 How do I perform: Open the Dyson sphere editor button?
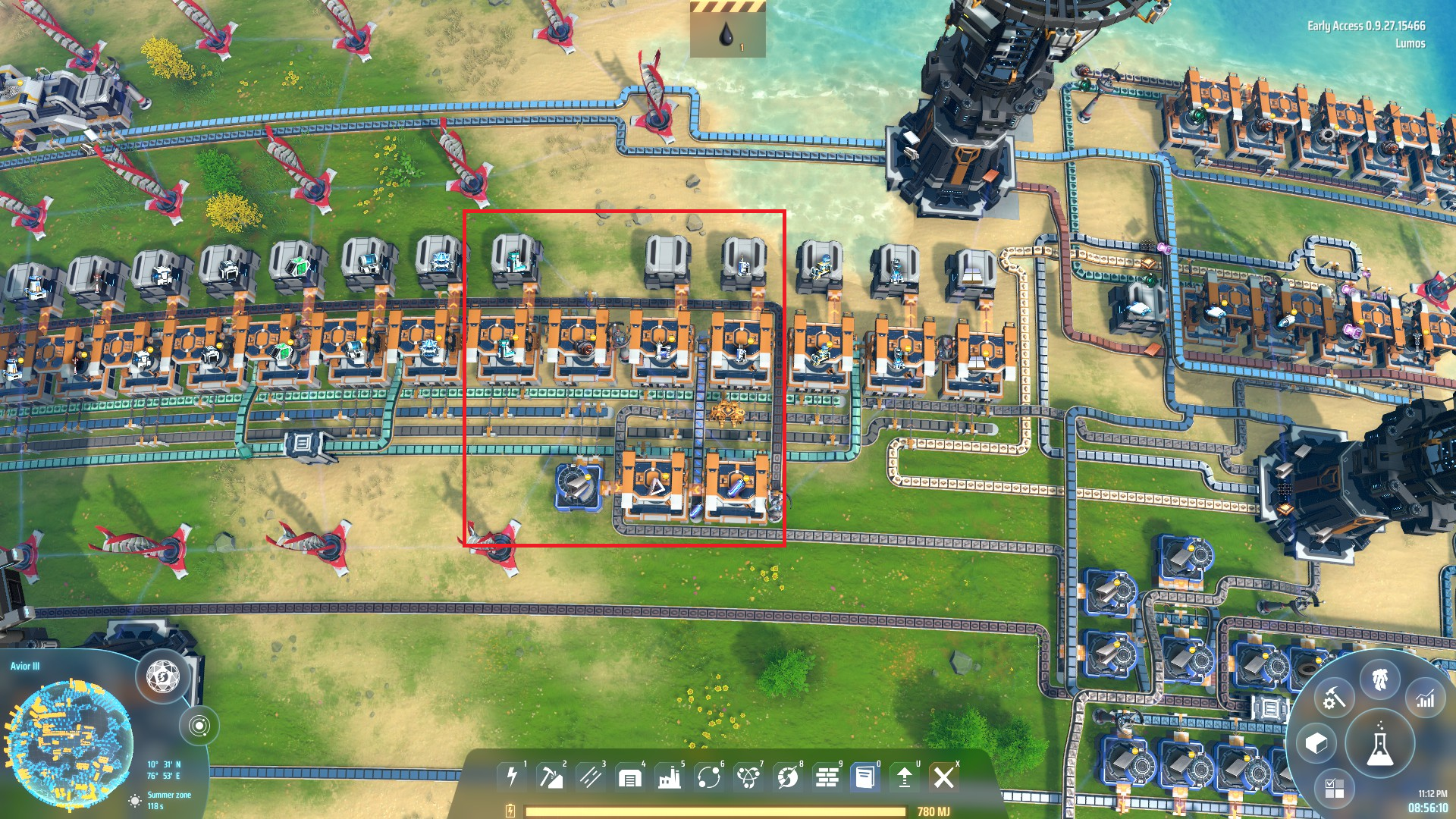[162, 675]
